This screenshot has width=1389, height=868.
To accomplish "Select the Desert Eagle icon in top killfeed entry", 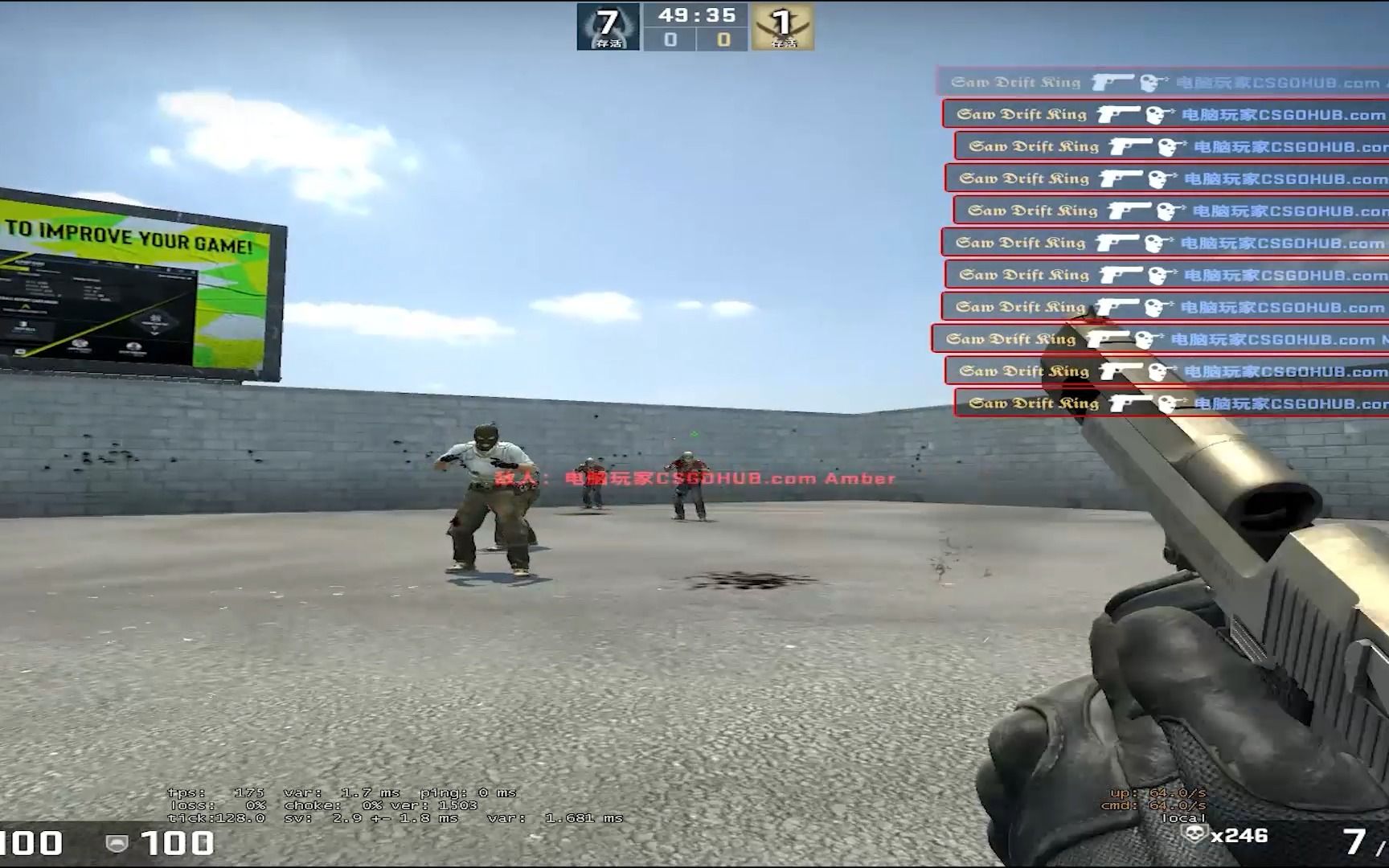I will coord(1113,82).
